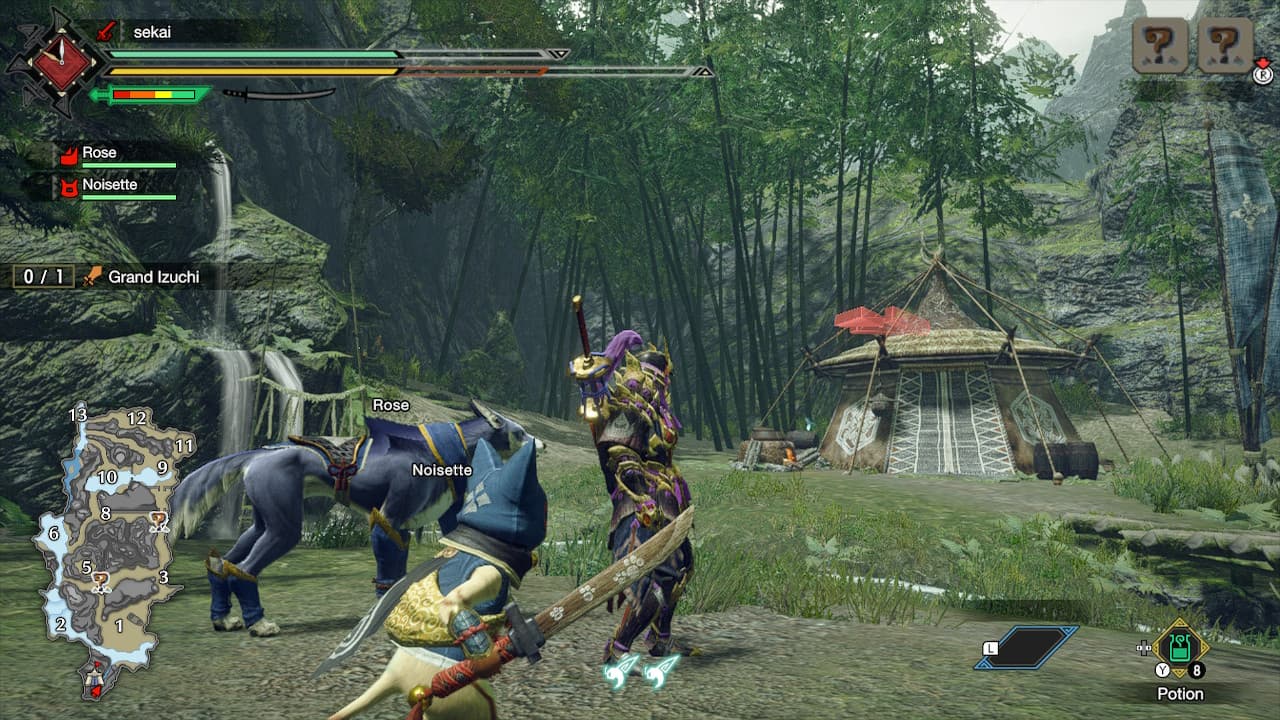1280x720 pixels.
Task: Click the Grand Izuchi quest objective
Action: (x=152, y=277)
